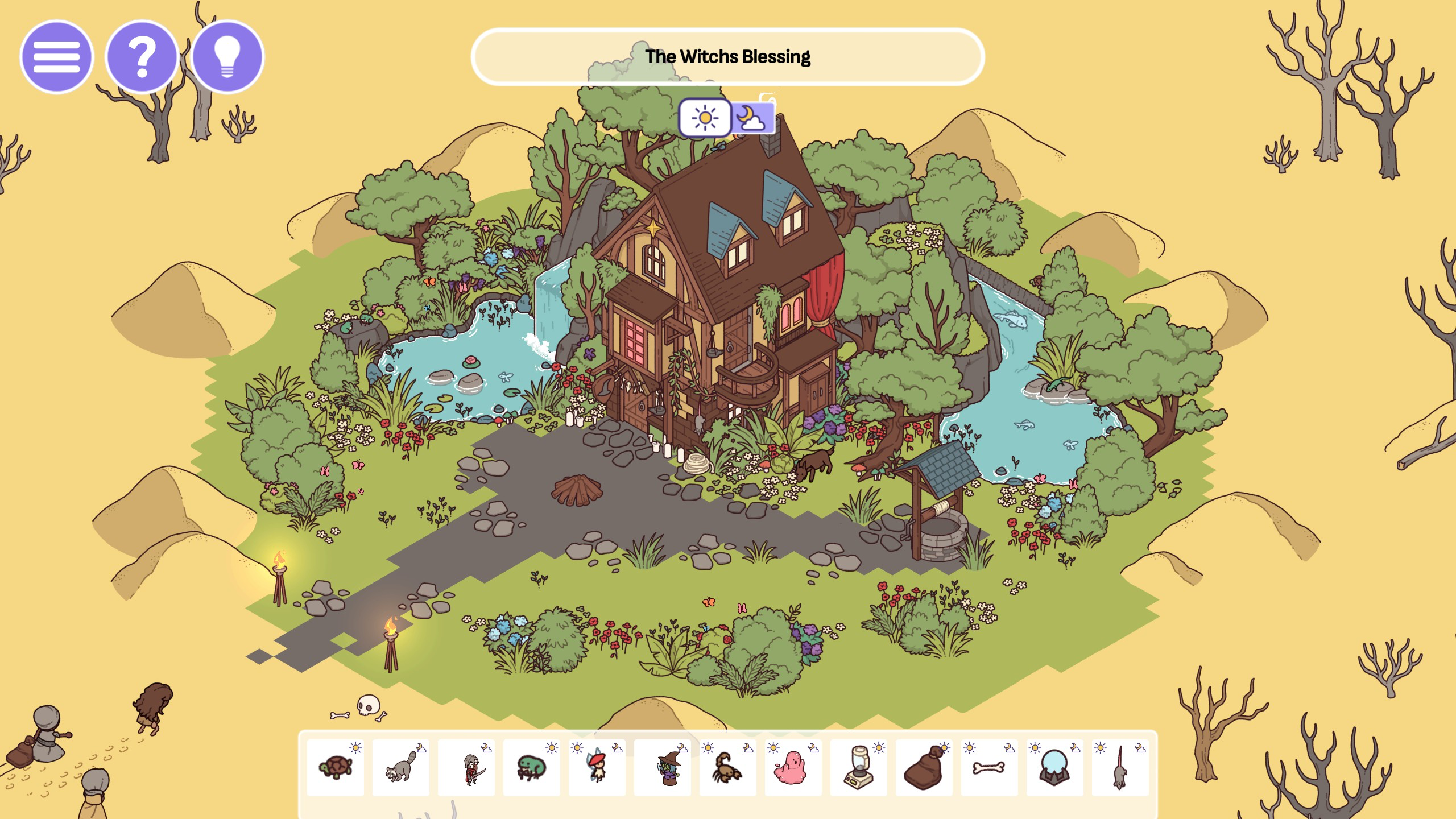
Task: Select the pink slime ghost tile
Action: 793,767
